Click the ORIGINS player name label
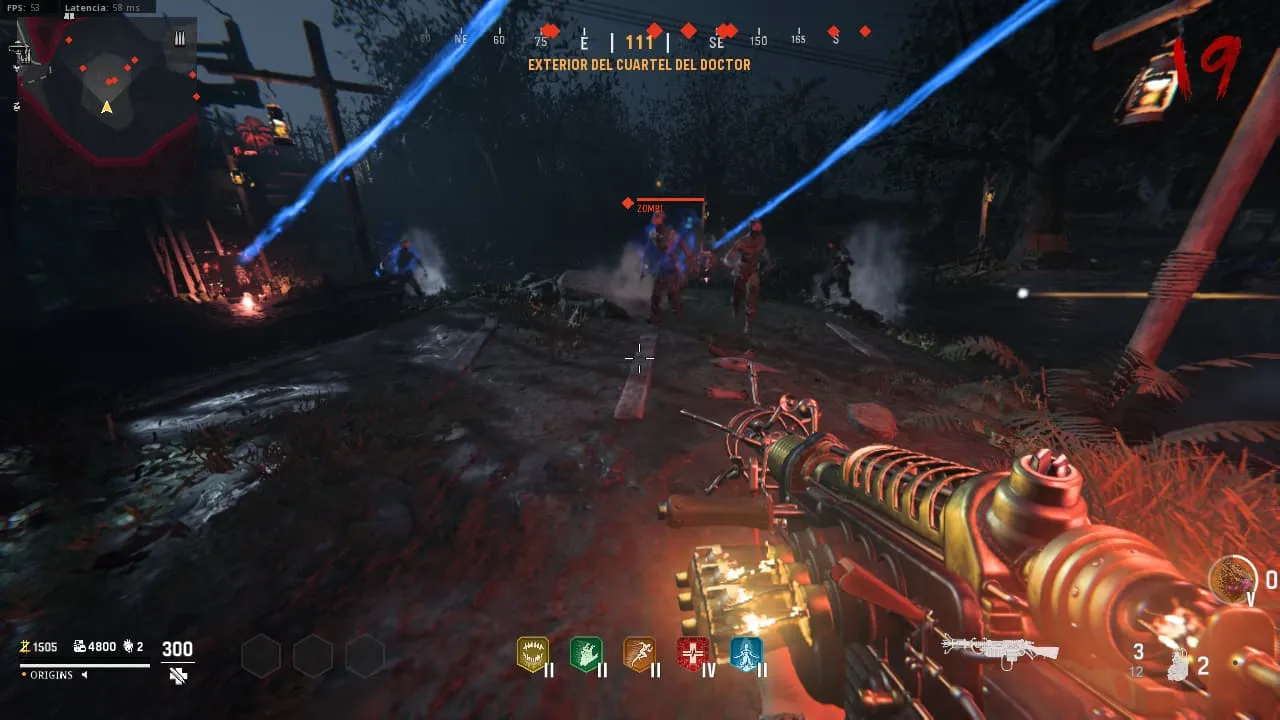 point(51,675)
